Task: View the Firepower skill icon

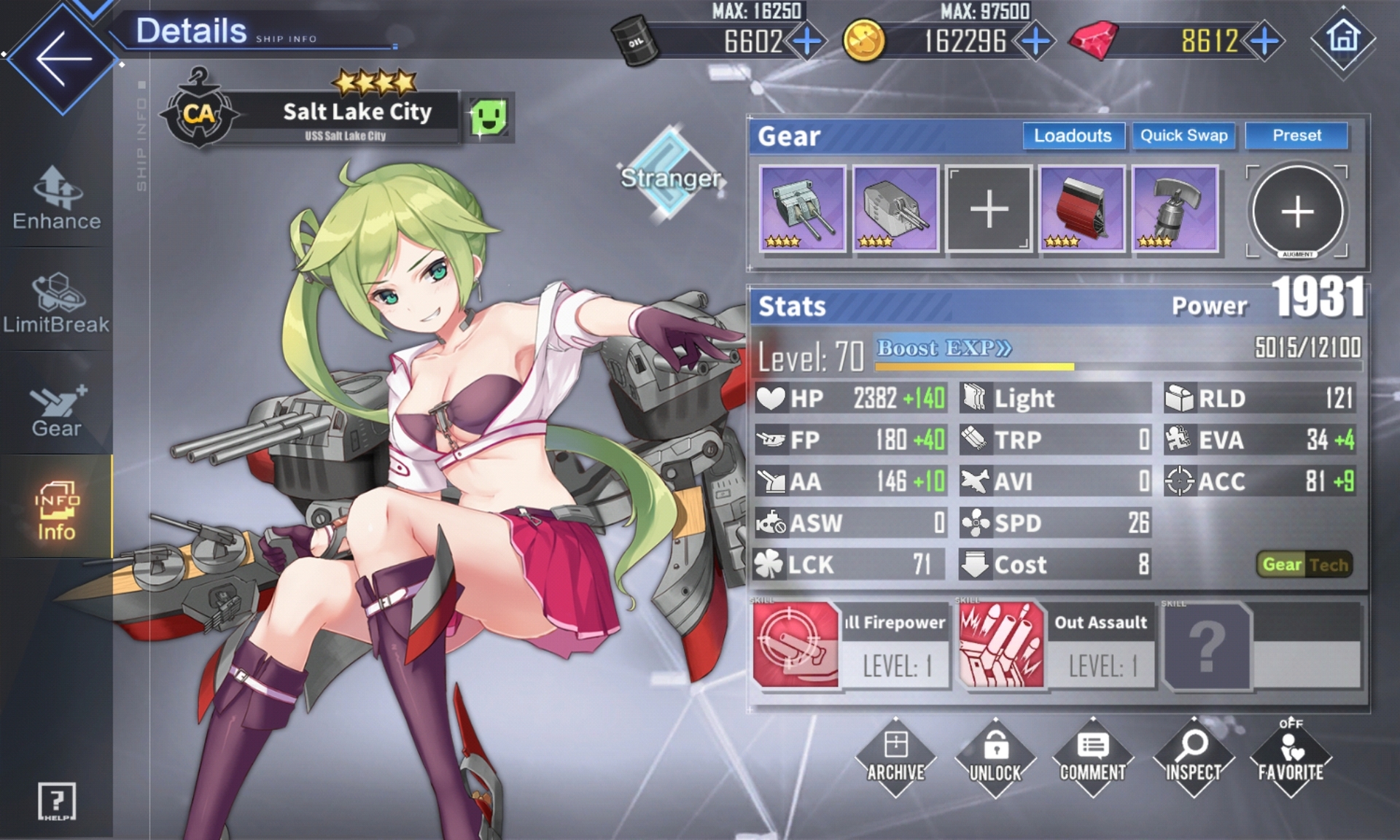Action: pyautogui.click(x=796, y=645)
